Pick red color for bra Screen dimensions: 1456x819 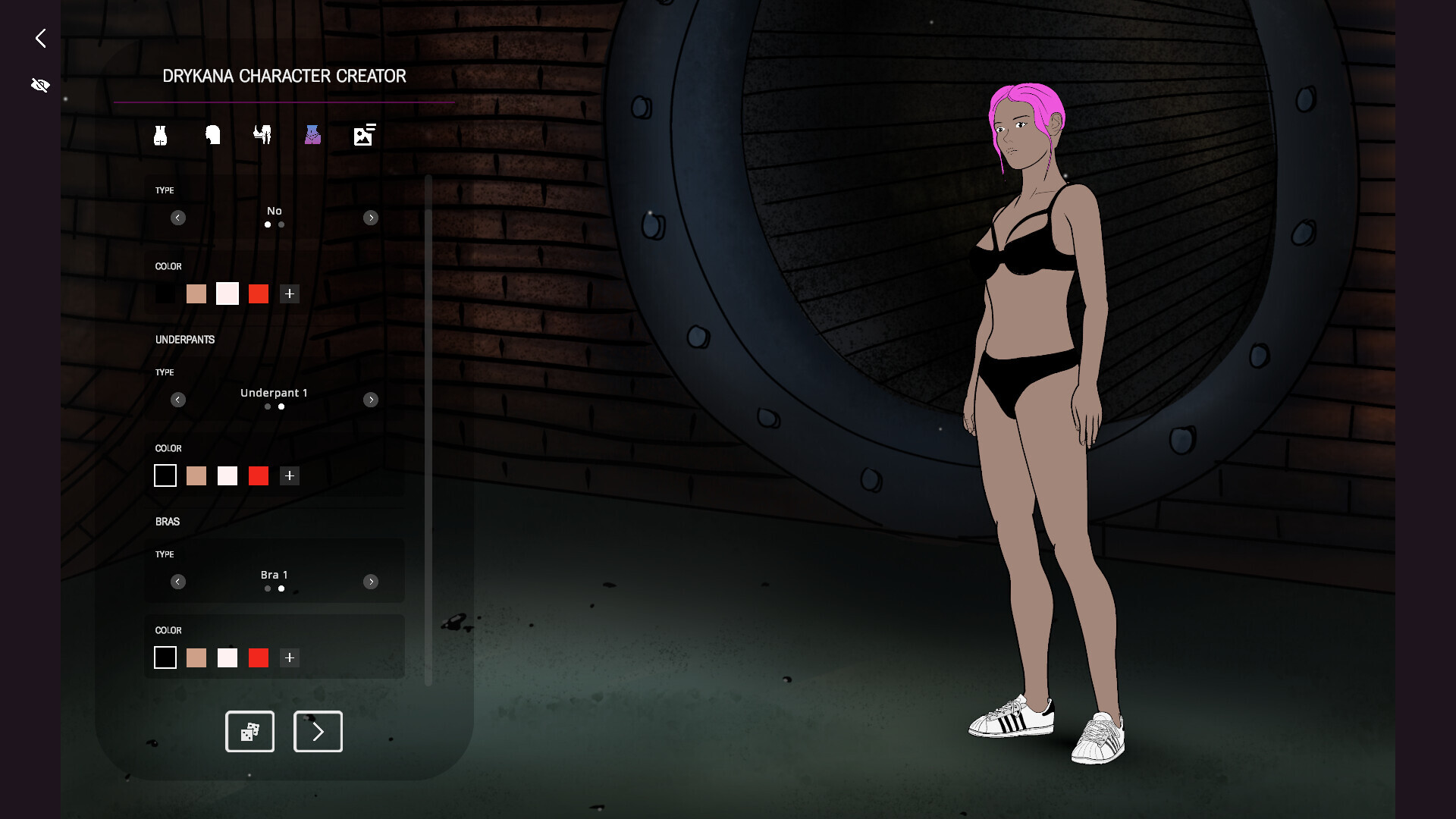(259, 657)
